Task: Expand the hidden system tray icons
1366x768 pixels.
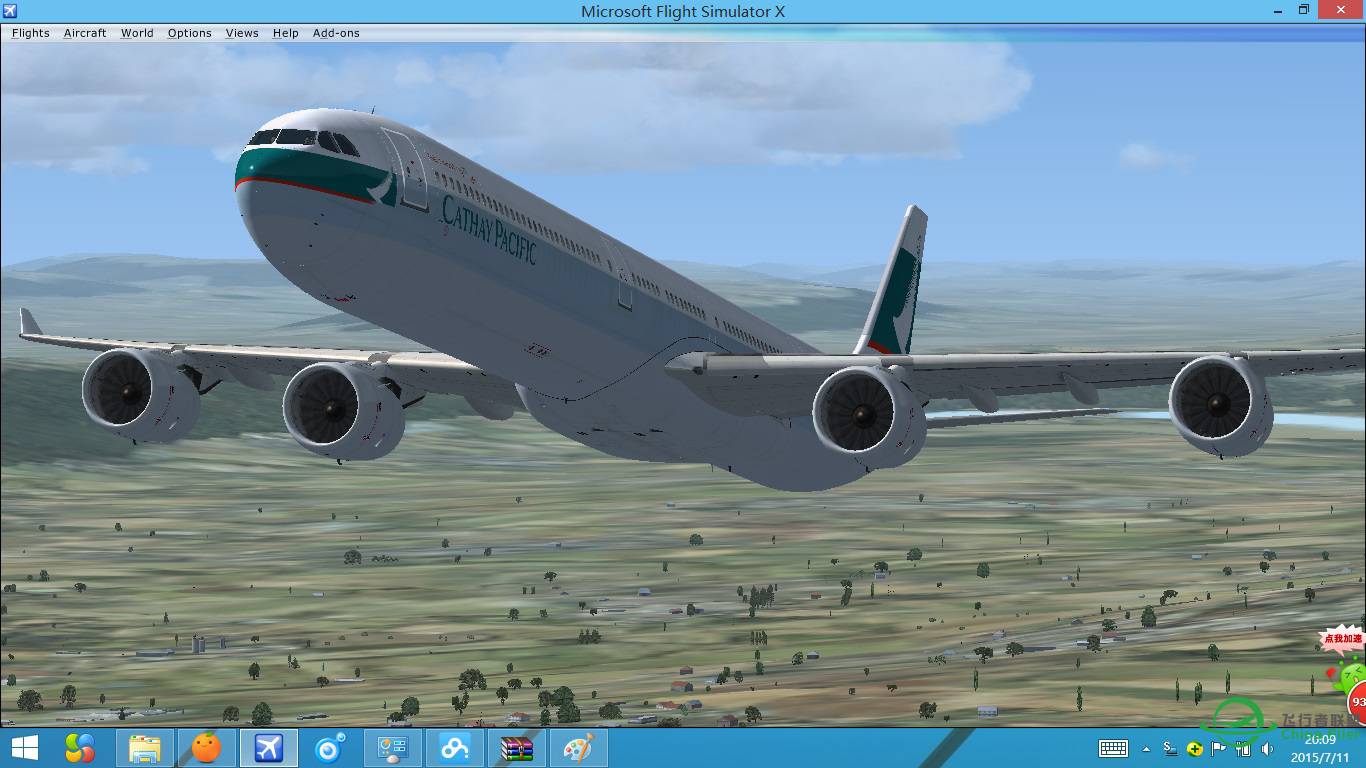Action: (x=1146, y=748)
